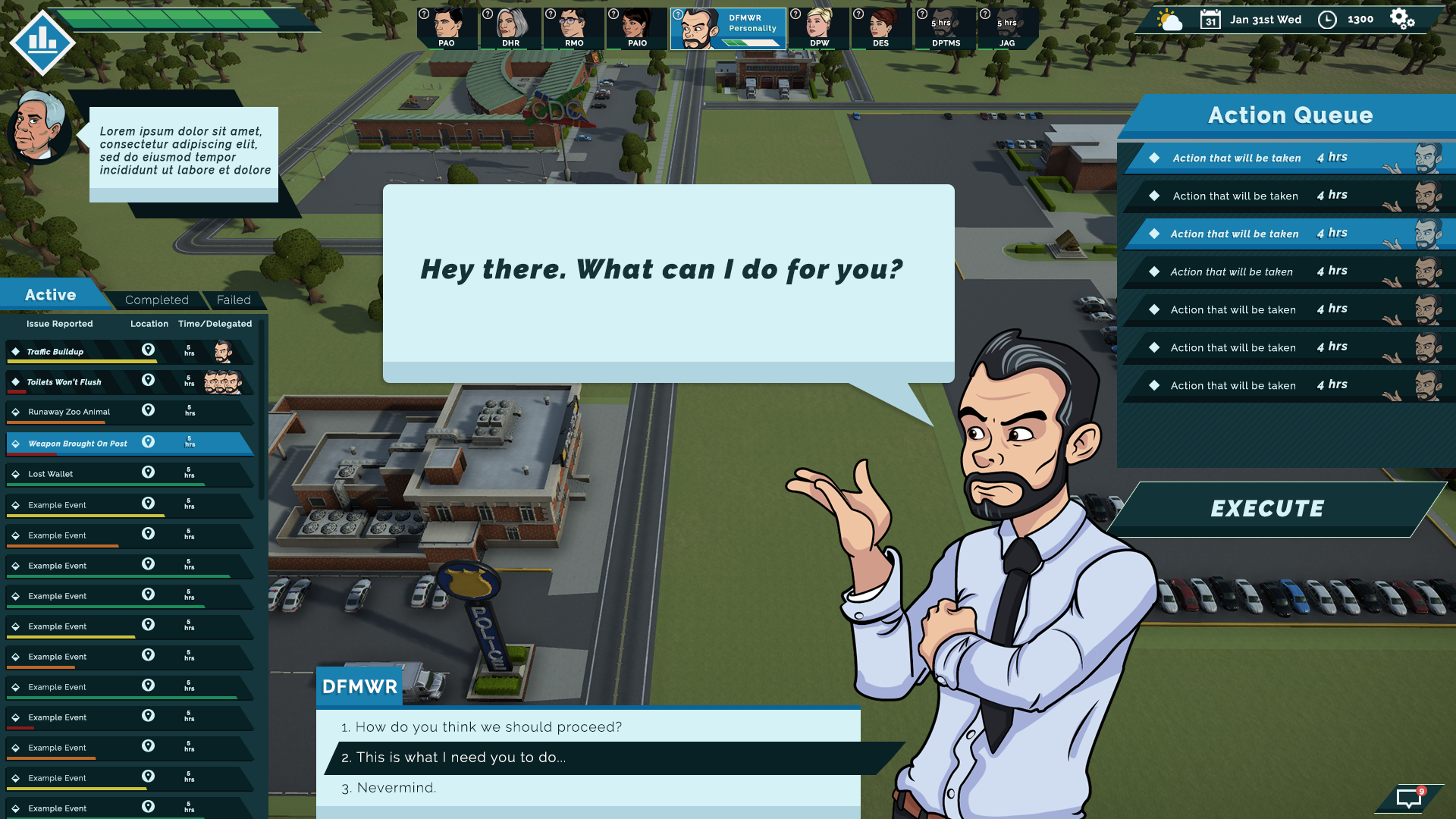Click the EXECUTE button
Viewport: 1456px width, 819px height.
1267,509
